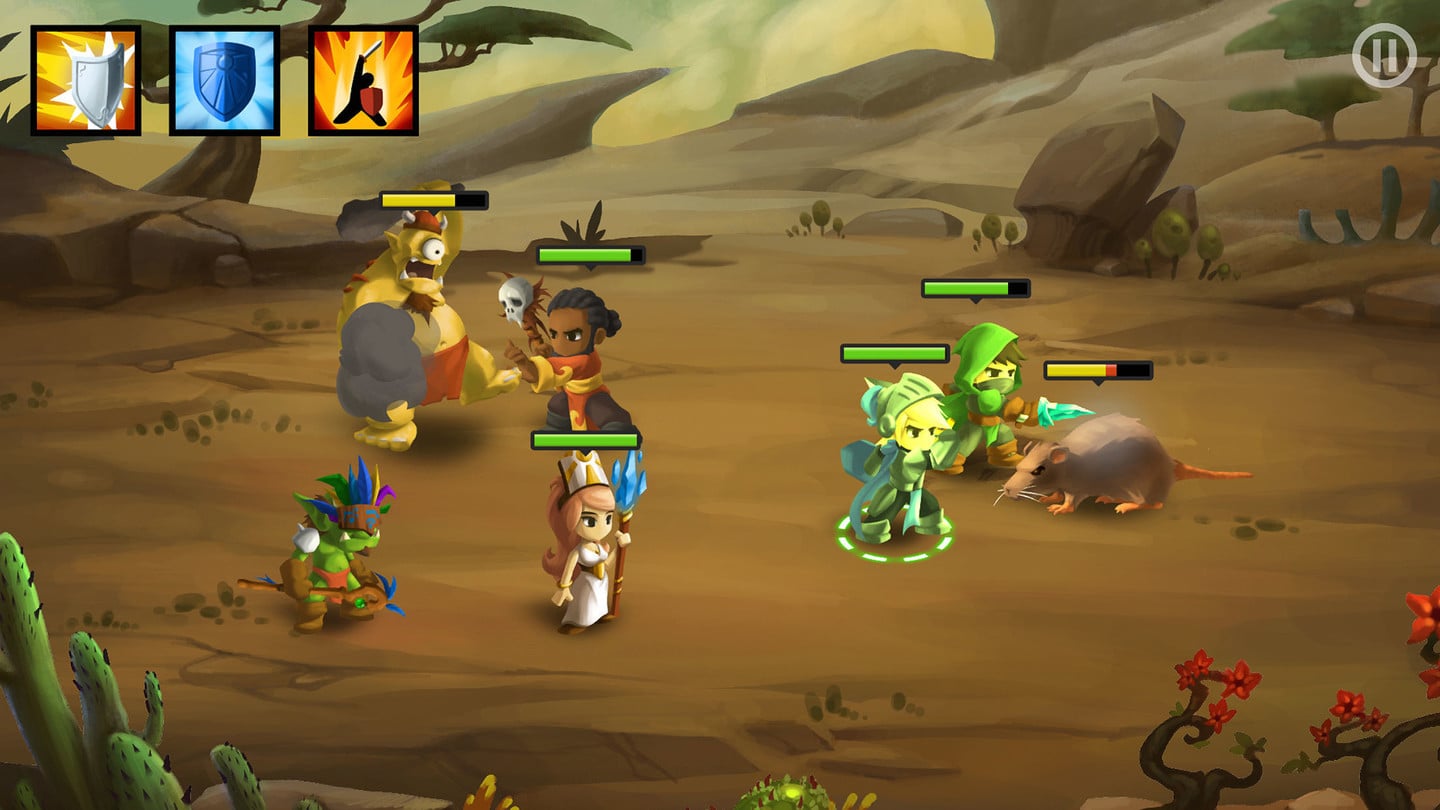The height and width of the screenshot is (810, 1440).
Task: Click the rat's damaged health bar
Action: click(x=1100, y=371)
